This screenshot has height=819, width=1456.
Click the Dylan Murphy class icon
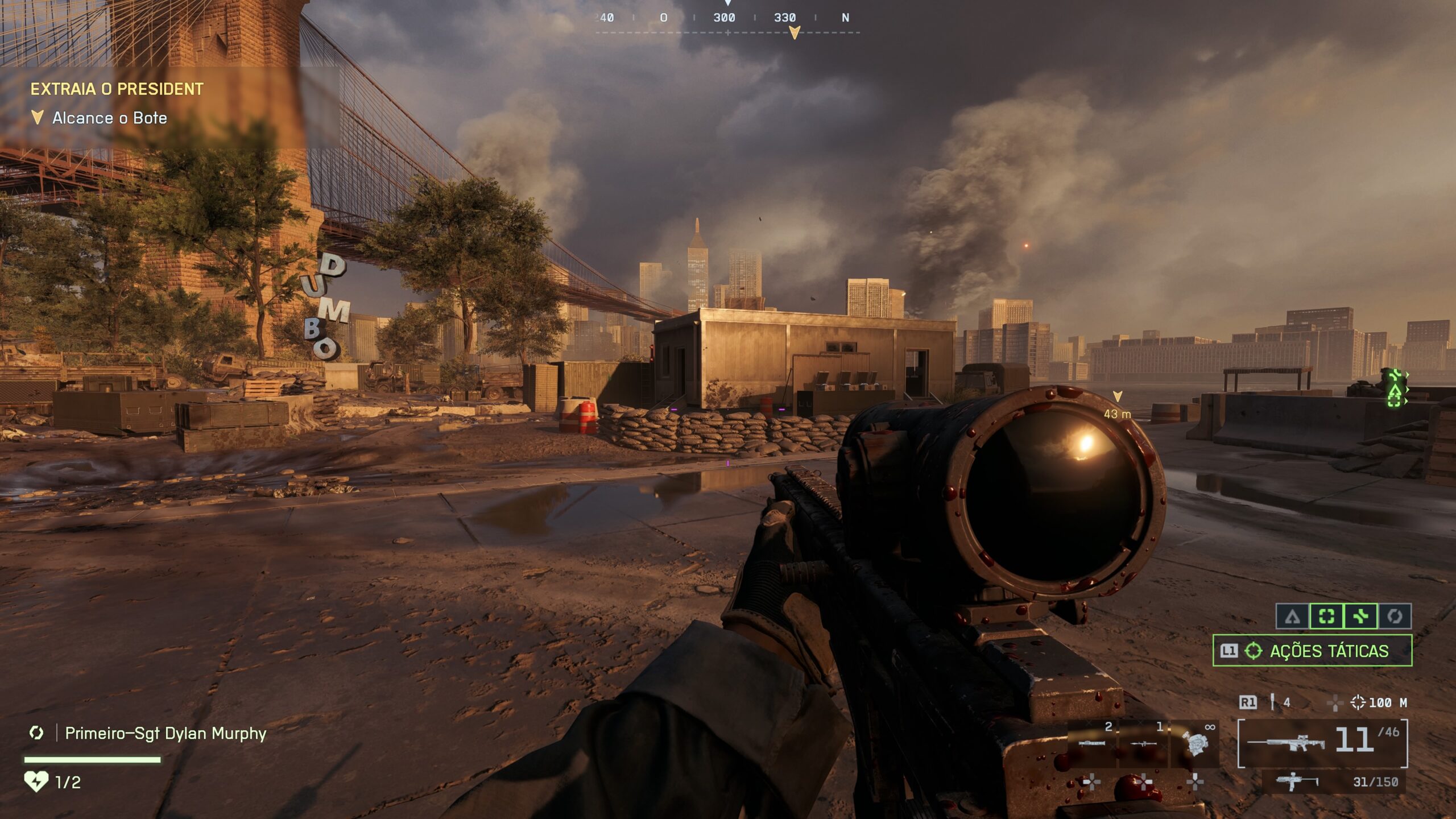(36, 733)
